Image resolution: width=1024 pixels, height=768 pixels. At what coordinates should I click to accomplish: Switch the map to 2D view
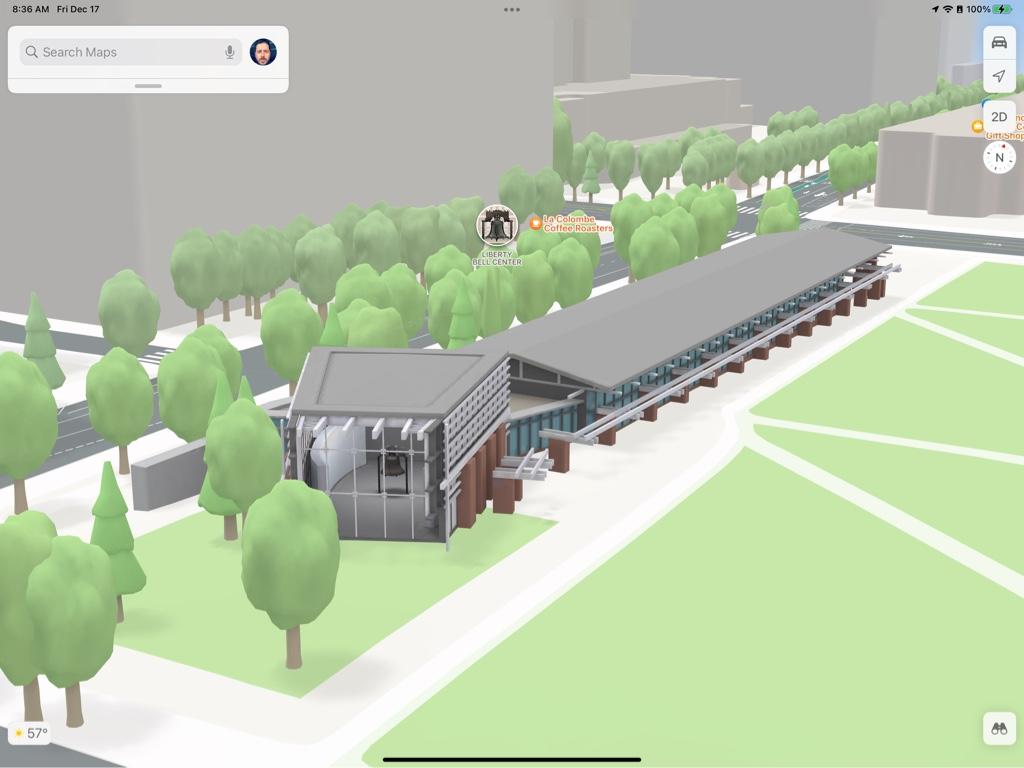(x=999, y=117)
